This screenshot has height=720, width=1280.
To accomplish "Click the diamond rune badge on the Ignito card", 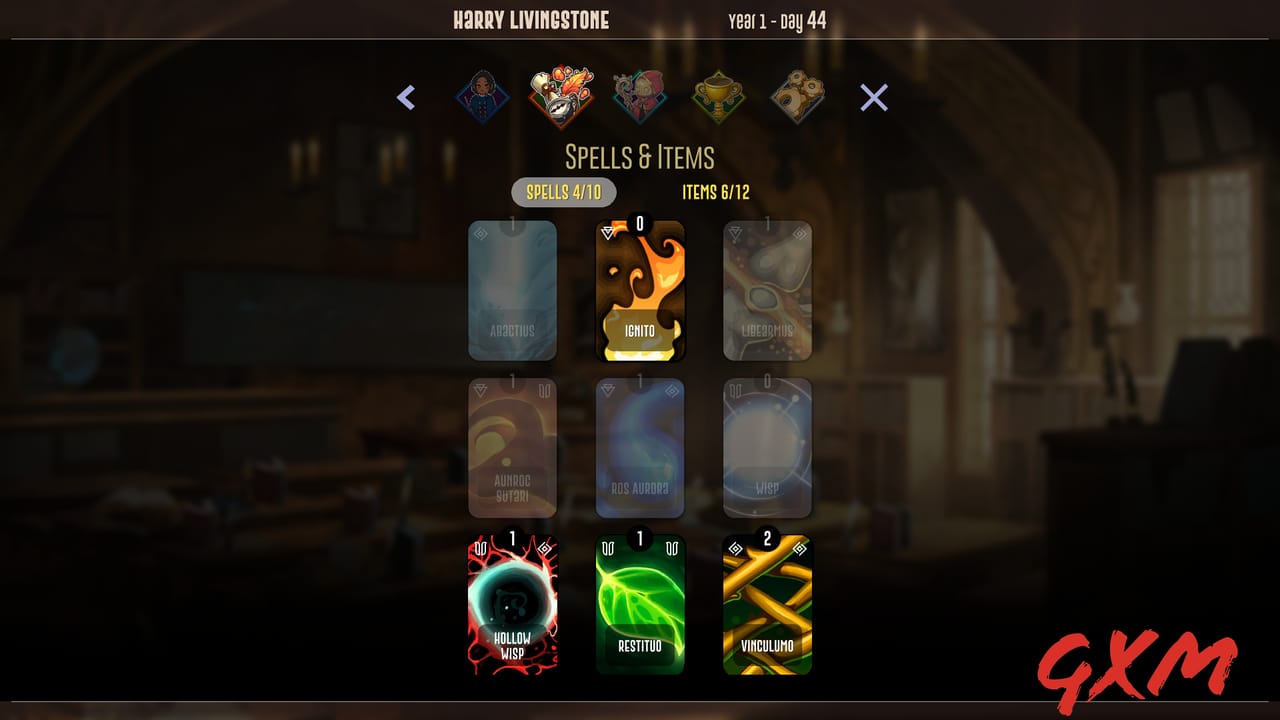I will pyautogui.click(x=608, y=233).
